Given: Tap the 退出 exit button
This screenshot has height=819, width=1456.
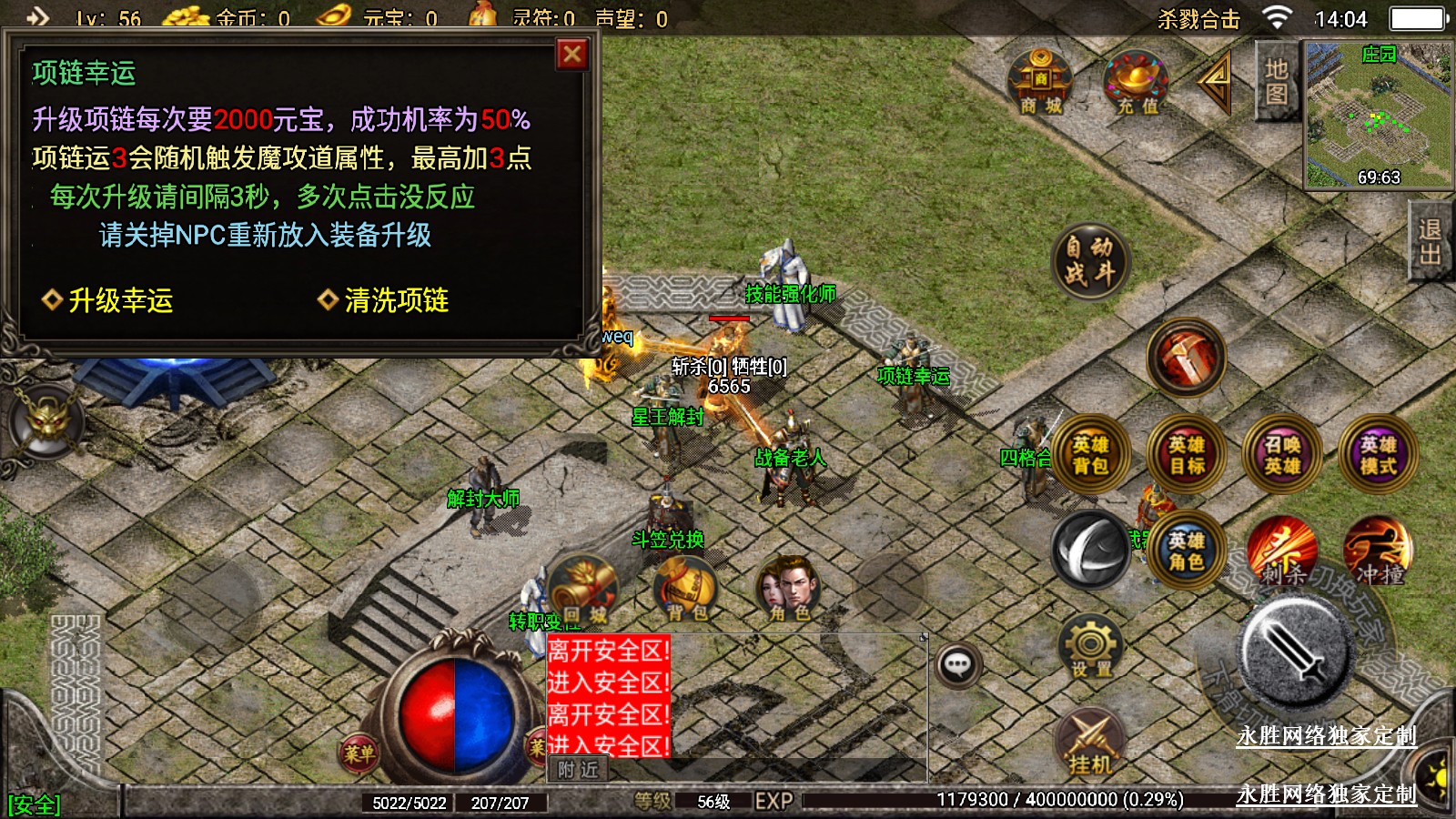Looking at the screenshot, I should pyautogui.click(x=1431, y=242).
